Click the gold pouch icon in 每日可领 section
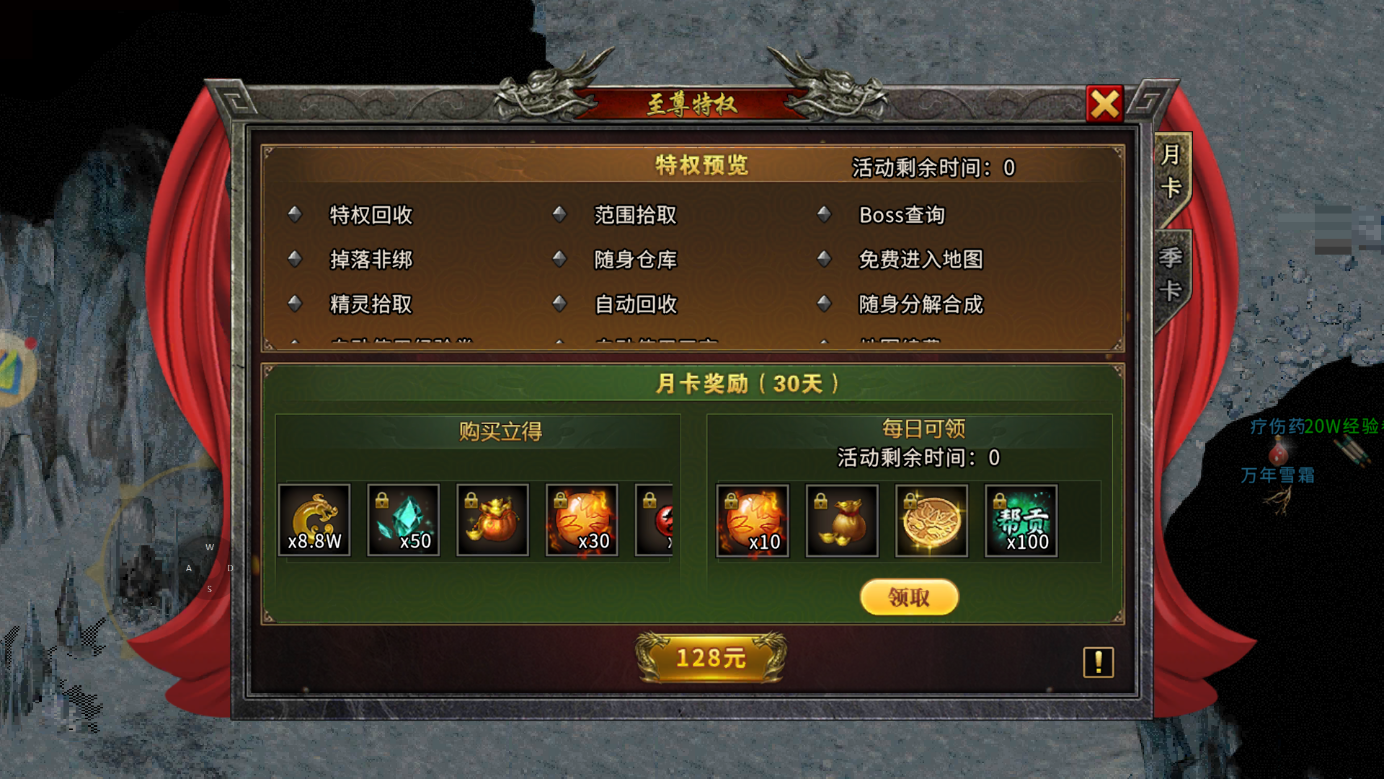This screenshot has height=779, width=1384. pyautogui.click(x=841, y=519)
